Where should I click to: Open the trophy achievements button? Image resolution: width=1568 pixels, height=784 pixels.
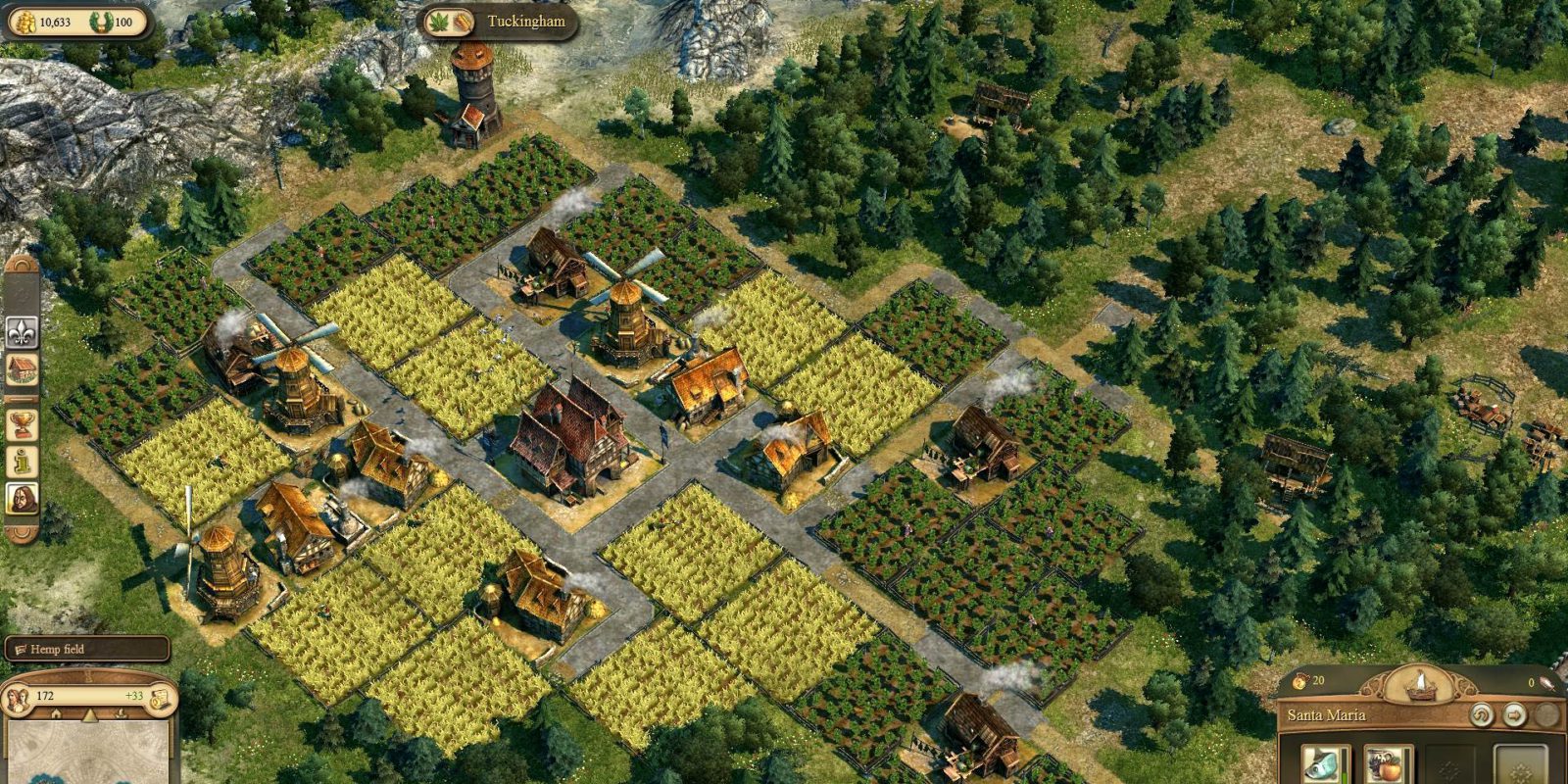coord(22,422)
